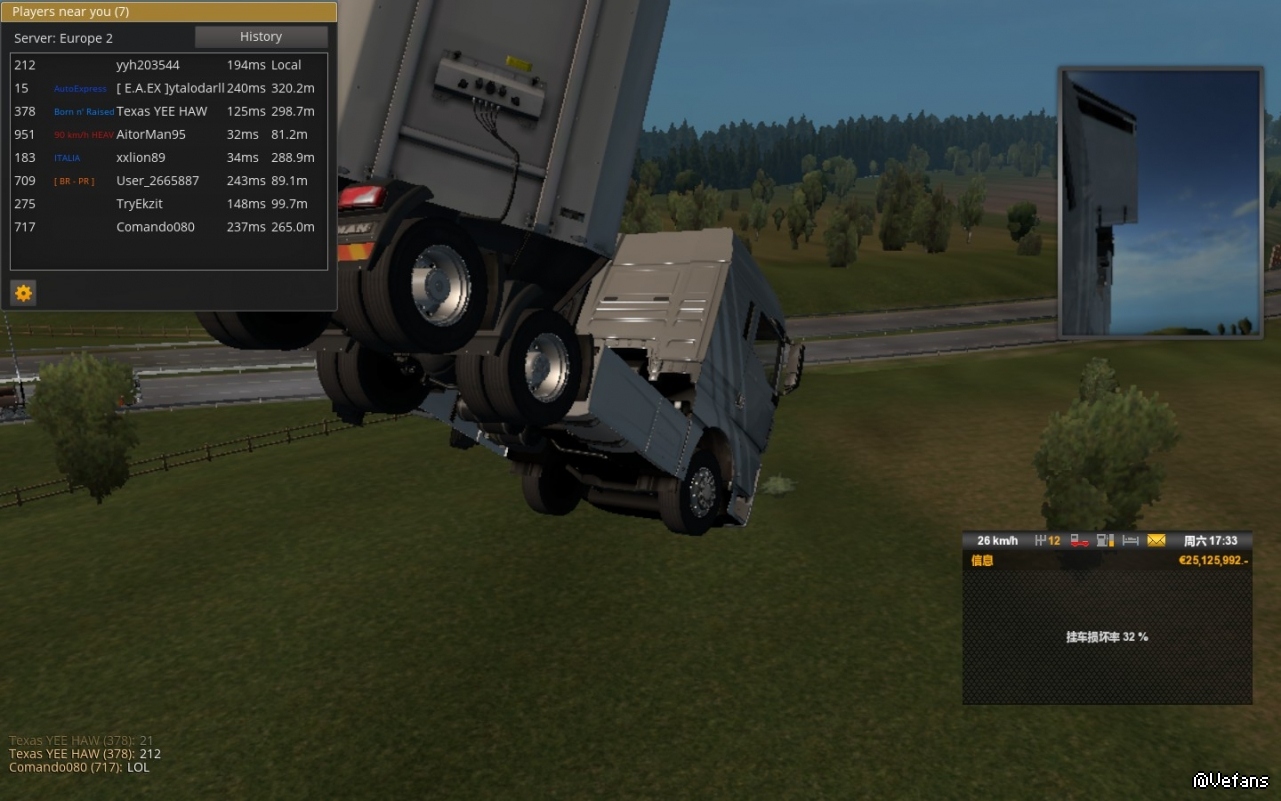Open the player History list

pos(261,37)
